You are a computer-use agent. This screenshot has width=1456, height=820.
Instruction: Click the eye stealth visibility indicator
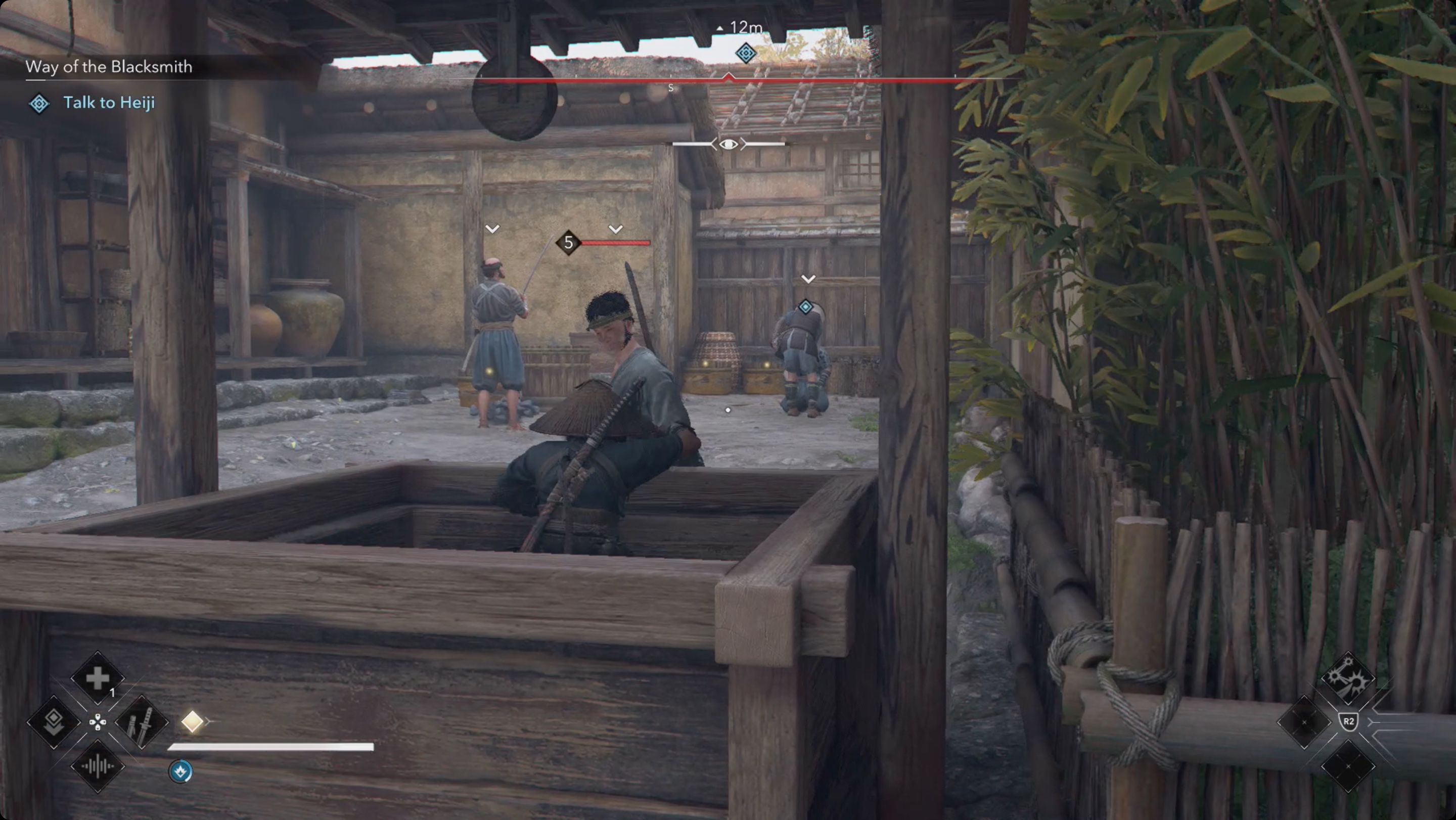[x=729, y=145]
